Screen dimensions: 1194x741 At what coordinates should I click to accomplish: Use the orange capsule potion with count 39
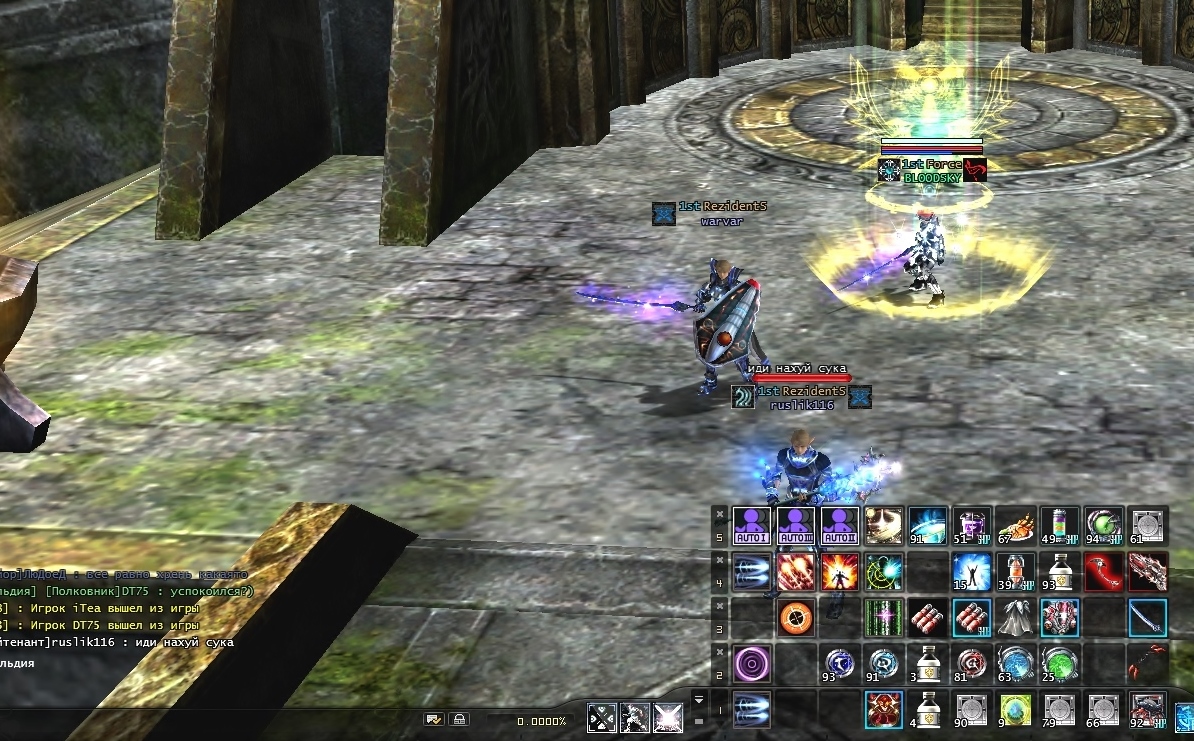coord(1016,571)
